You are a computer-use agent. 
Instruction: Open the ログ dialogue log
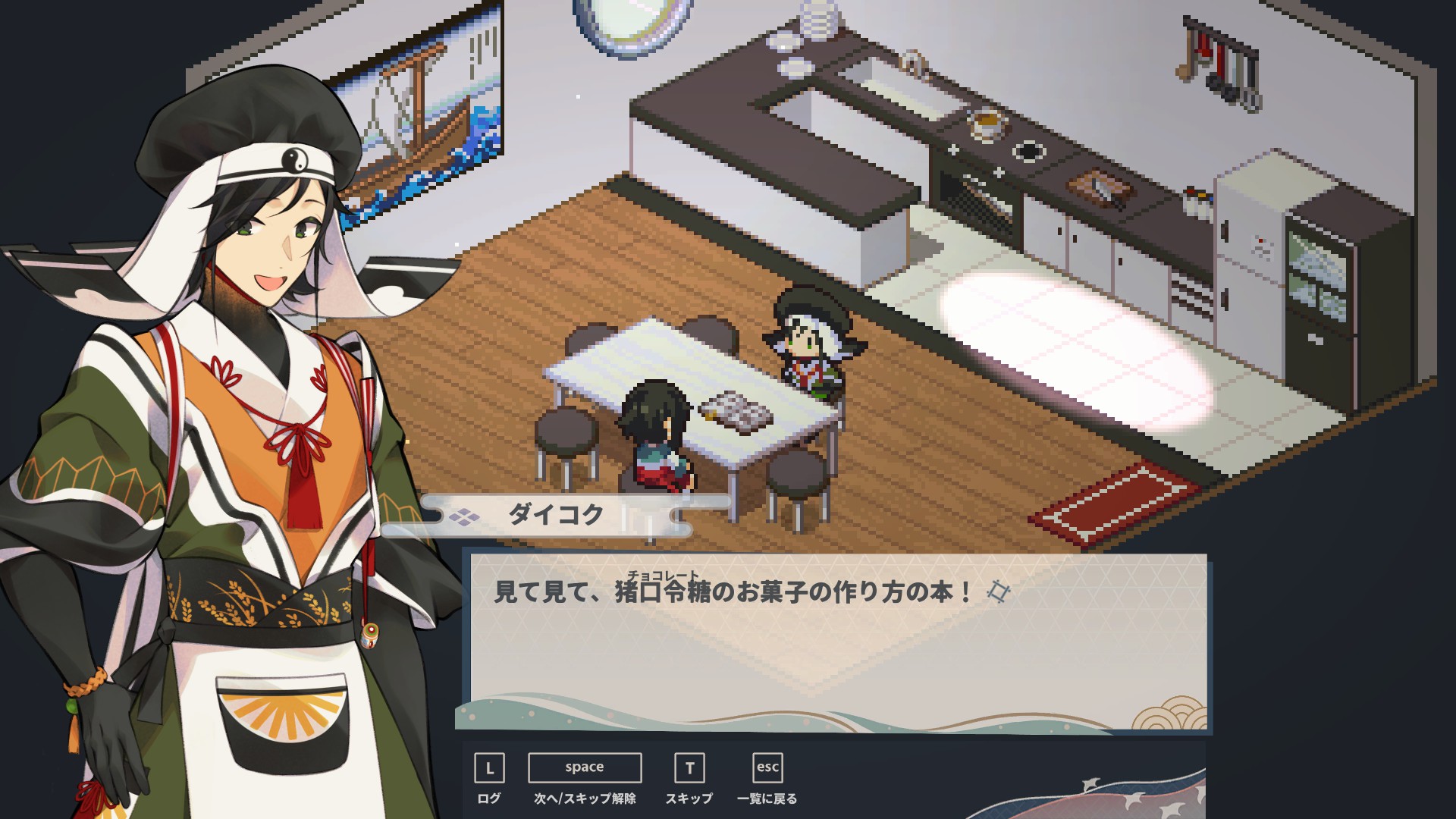click(x=489, y=768)
